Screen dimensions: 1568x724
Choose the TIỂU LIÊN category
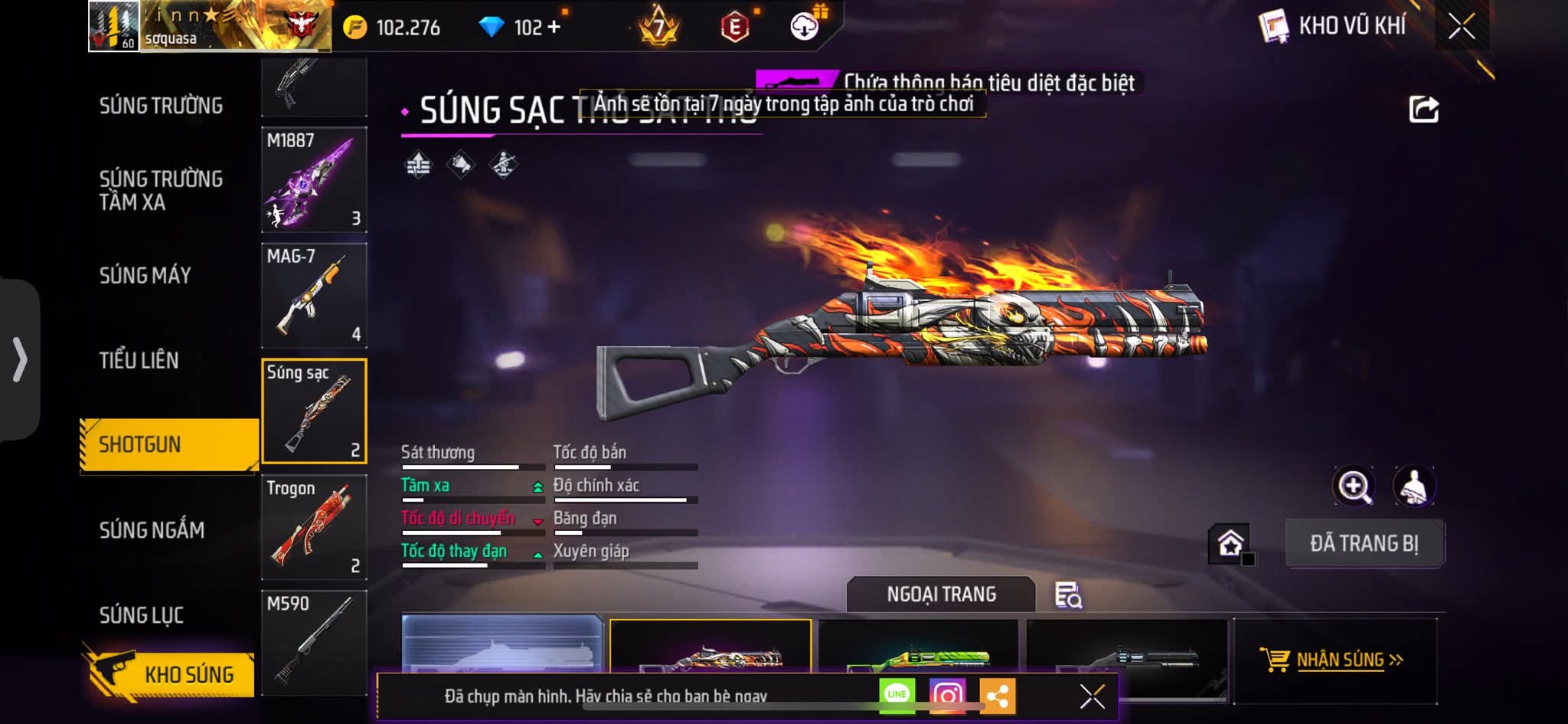point(139,360)
